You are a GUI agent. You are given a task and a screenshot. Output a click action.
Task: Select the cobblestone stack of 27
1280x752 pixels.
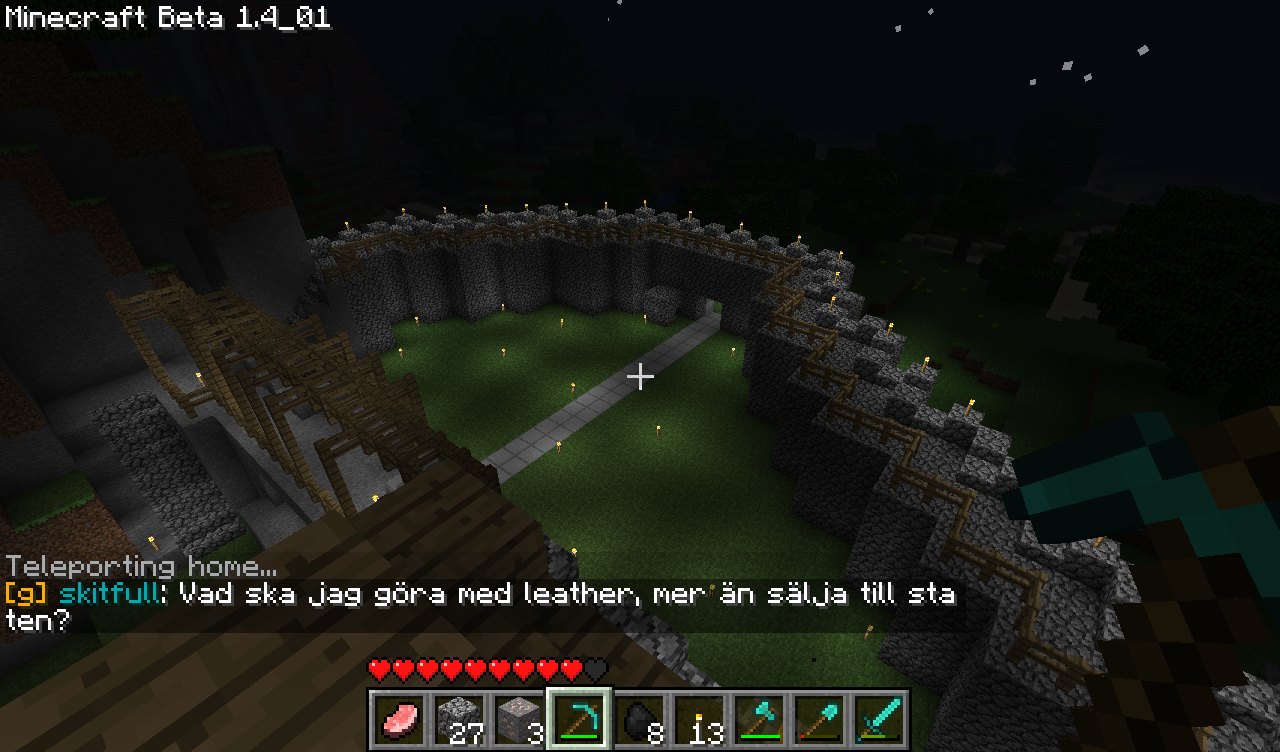point(460,719)
